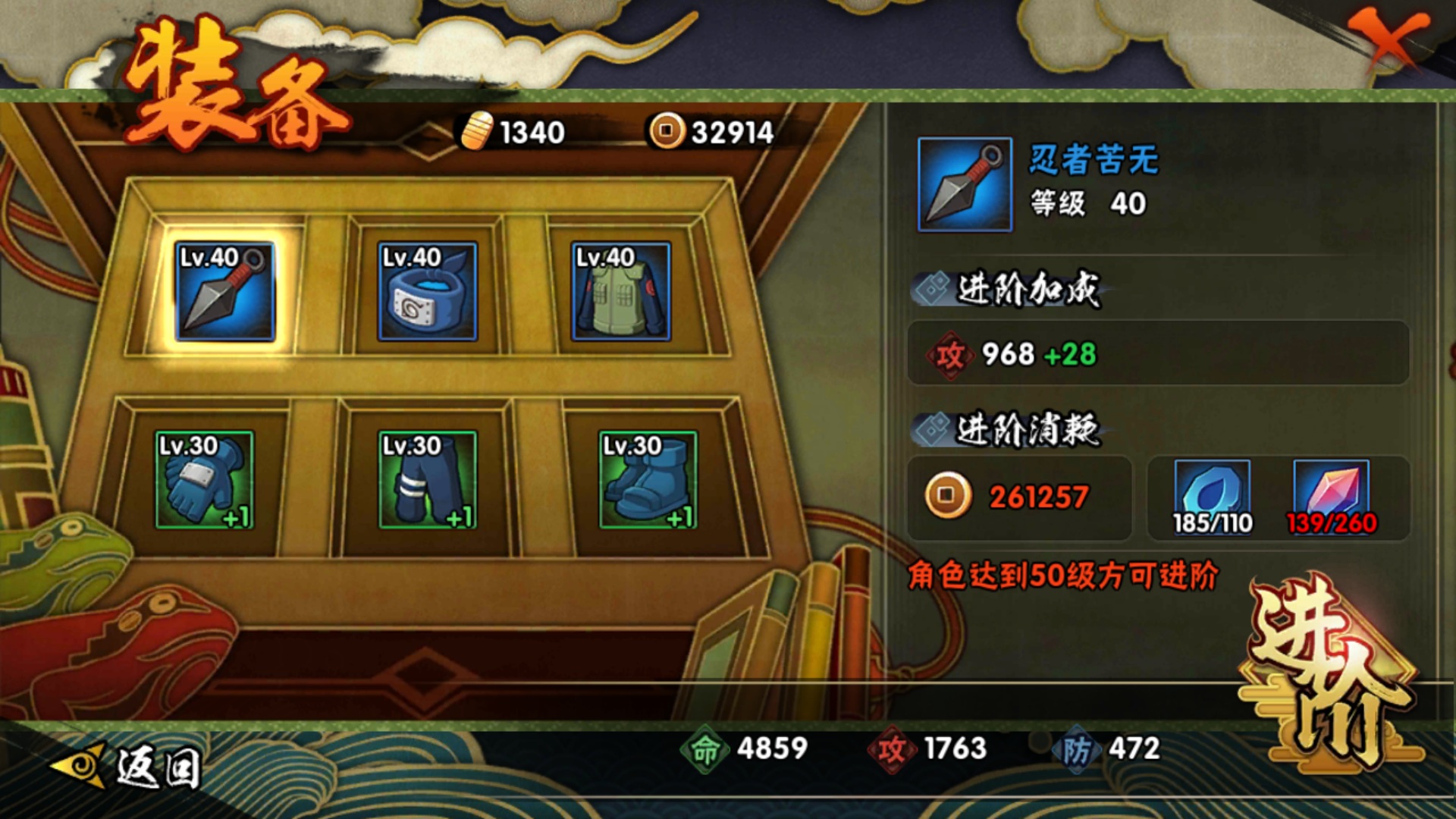Choose the Lv.30 blue sandals slot

pyautogui.click(x=648, y=479)
